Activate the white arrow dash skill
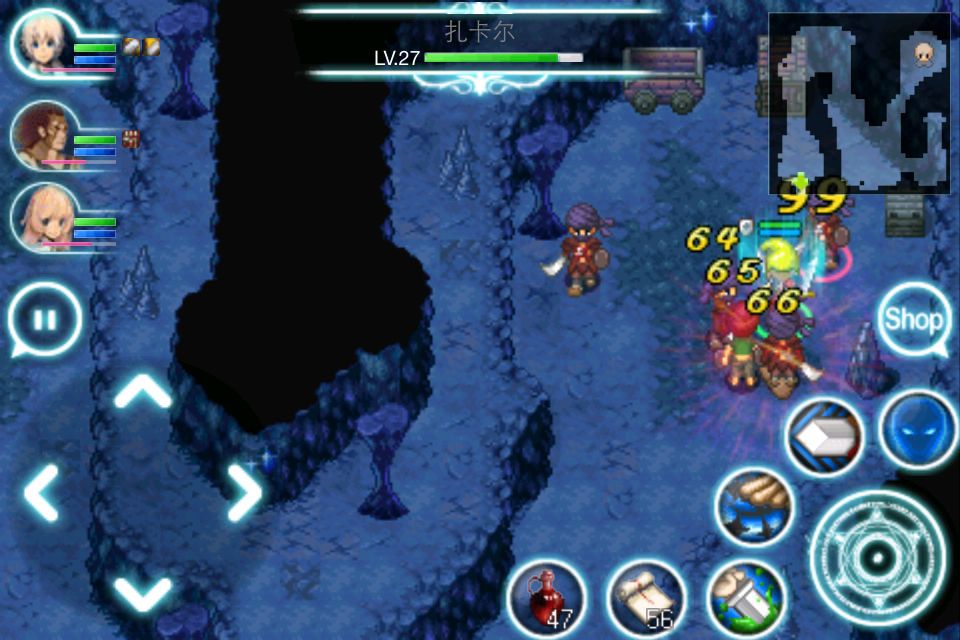Screen dimensions: 960x640 click(824, 437)
